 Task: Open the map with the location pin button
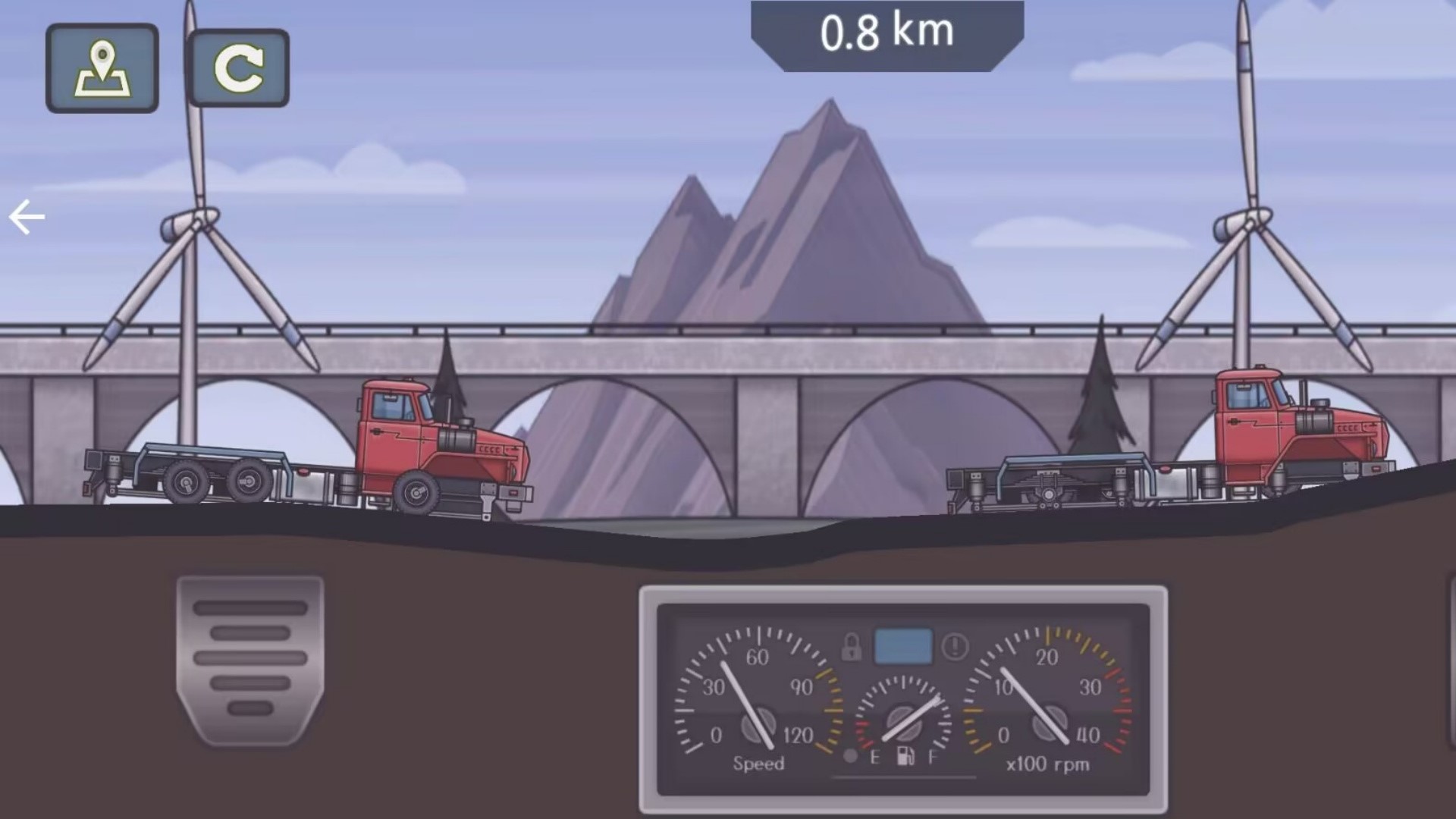[x=102, y=68]
